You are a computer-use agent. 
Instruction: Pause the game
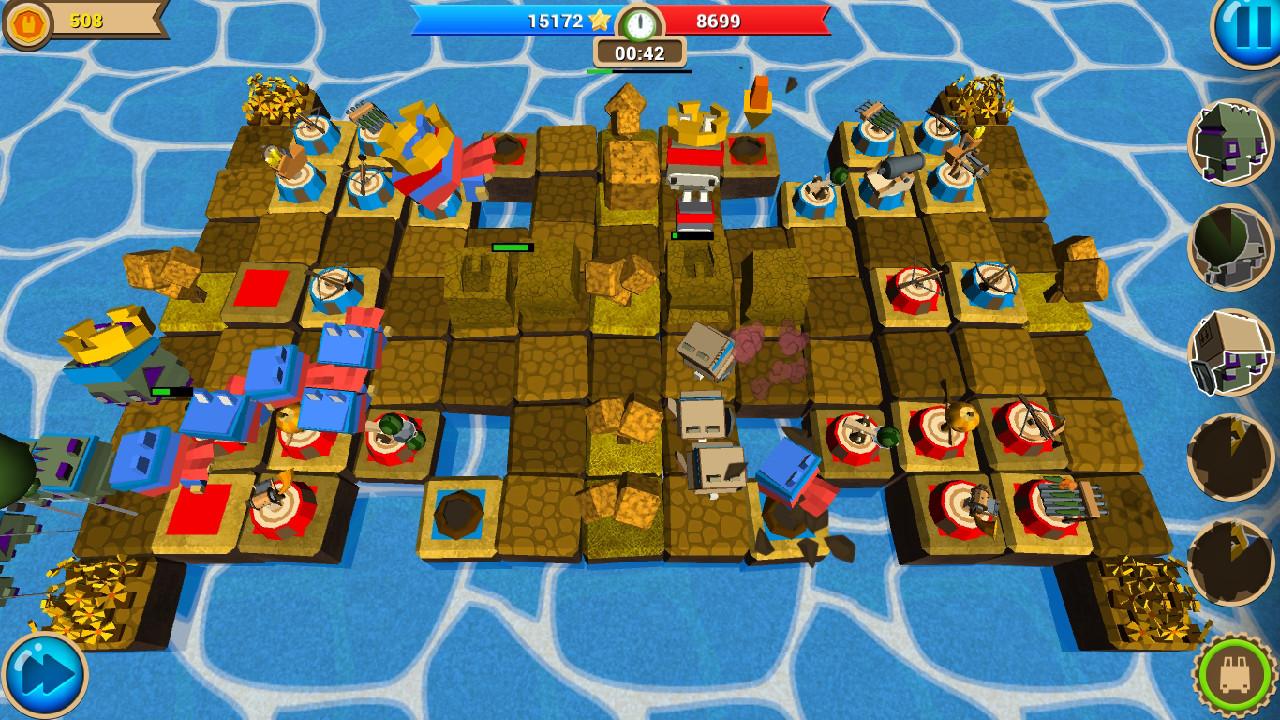pyautogui.click(x=1247, y=30)
